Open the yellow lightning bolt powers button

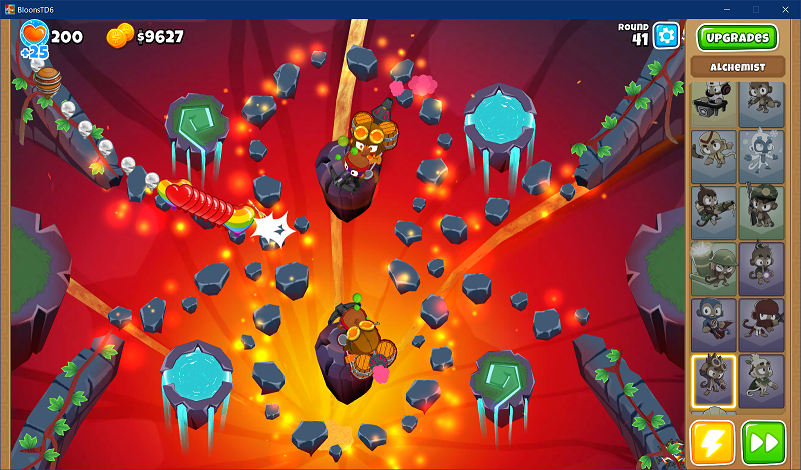point(712,442)
